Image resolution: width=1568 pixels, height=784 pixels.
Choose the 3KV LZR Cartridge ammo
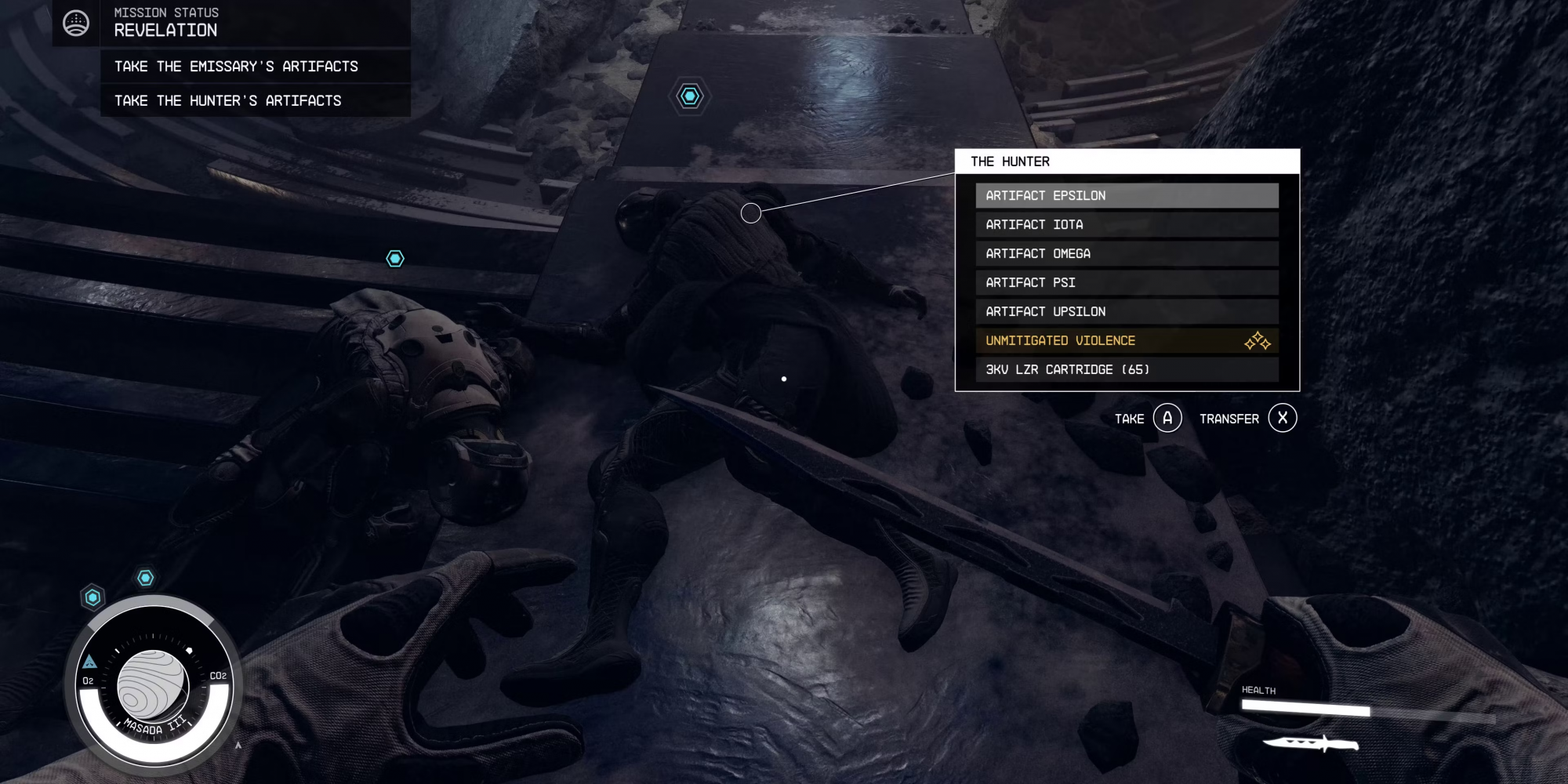pos(1126,370)
